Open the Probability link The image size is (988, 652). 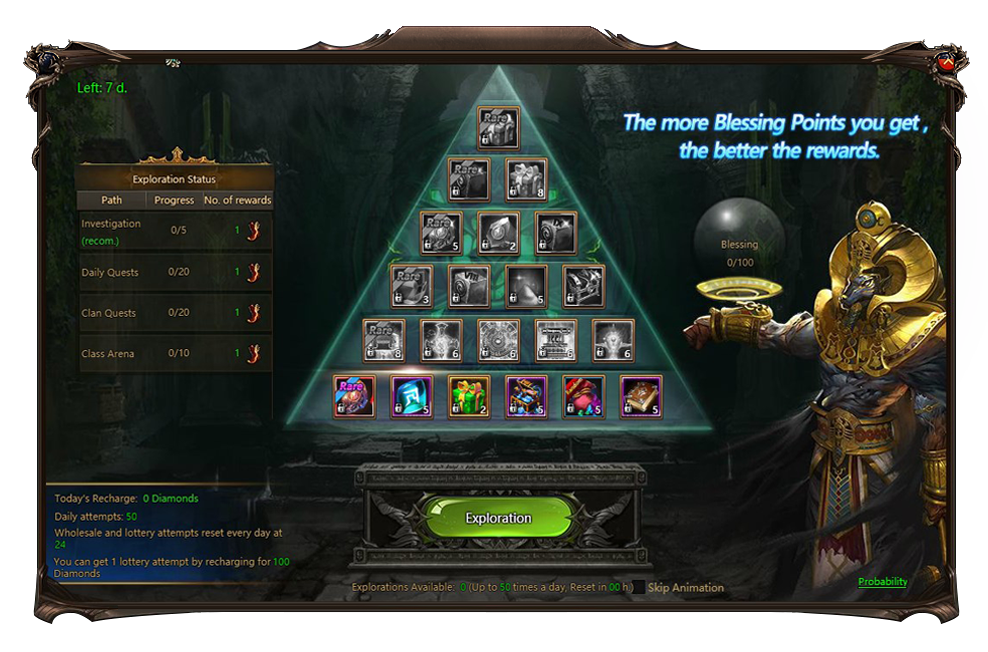[882, 582]
